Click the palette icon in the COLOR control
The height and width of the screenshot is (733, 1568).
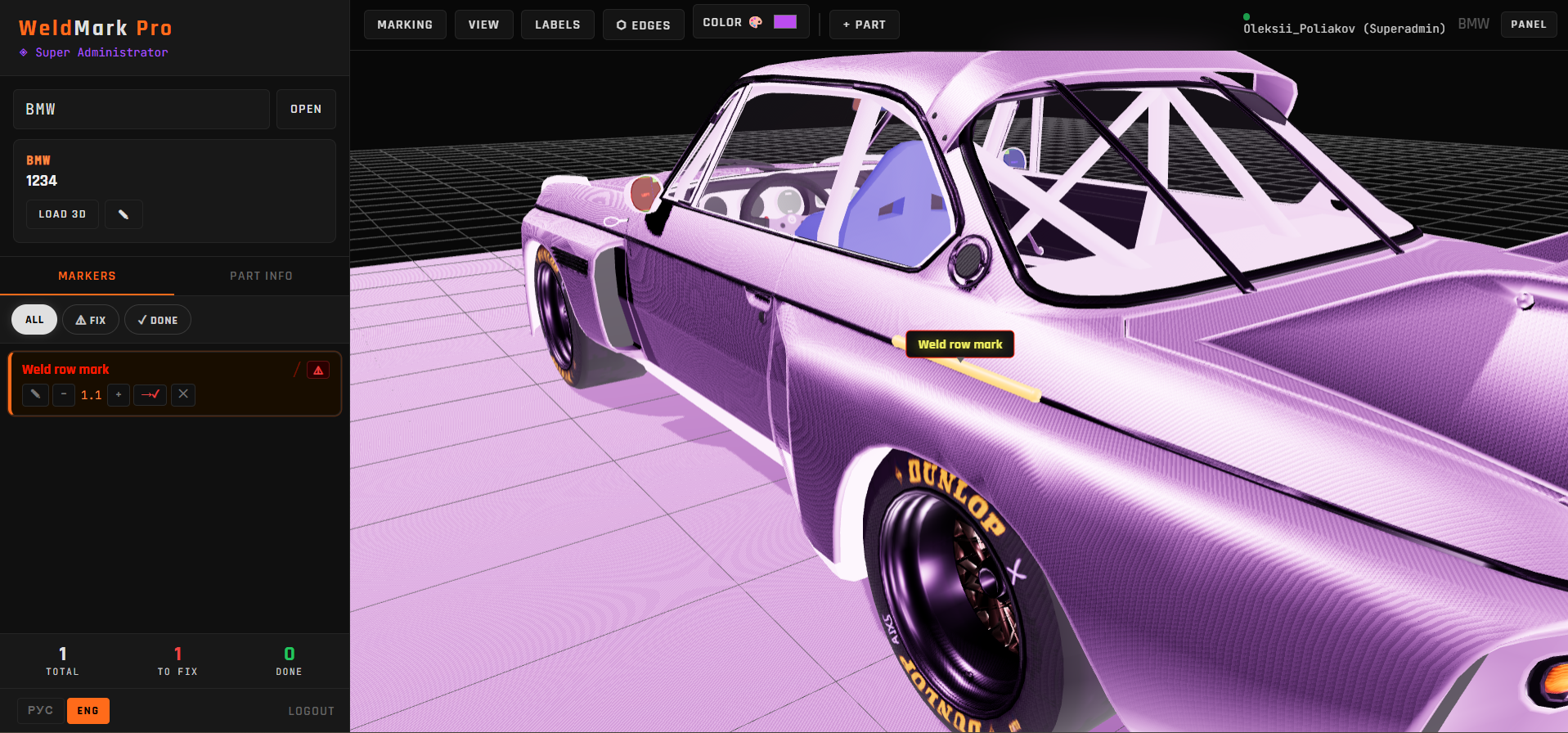[757, 21]
